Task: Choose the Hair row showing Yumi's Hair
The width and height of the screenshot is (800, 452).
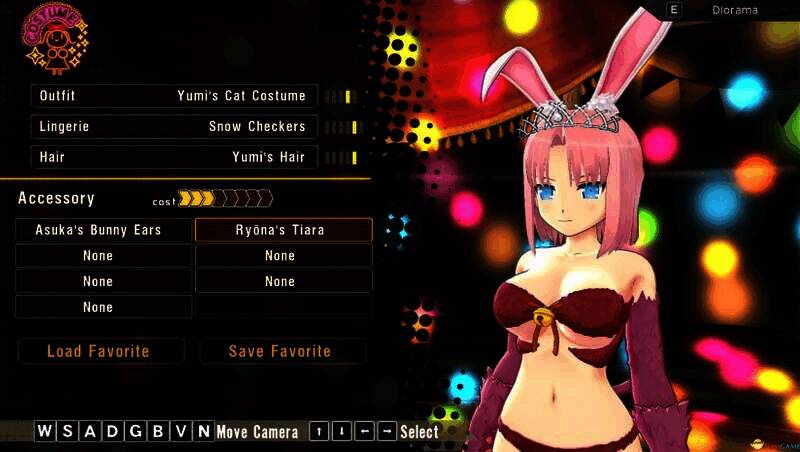Action: coord(175,157)
